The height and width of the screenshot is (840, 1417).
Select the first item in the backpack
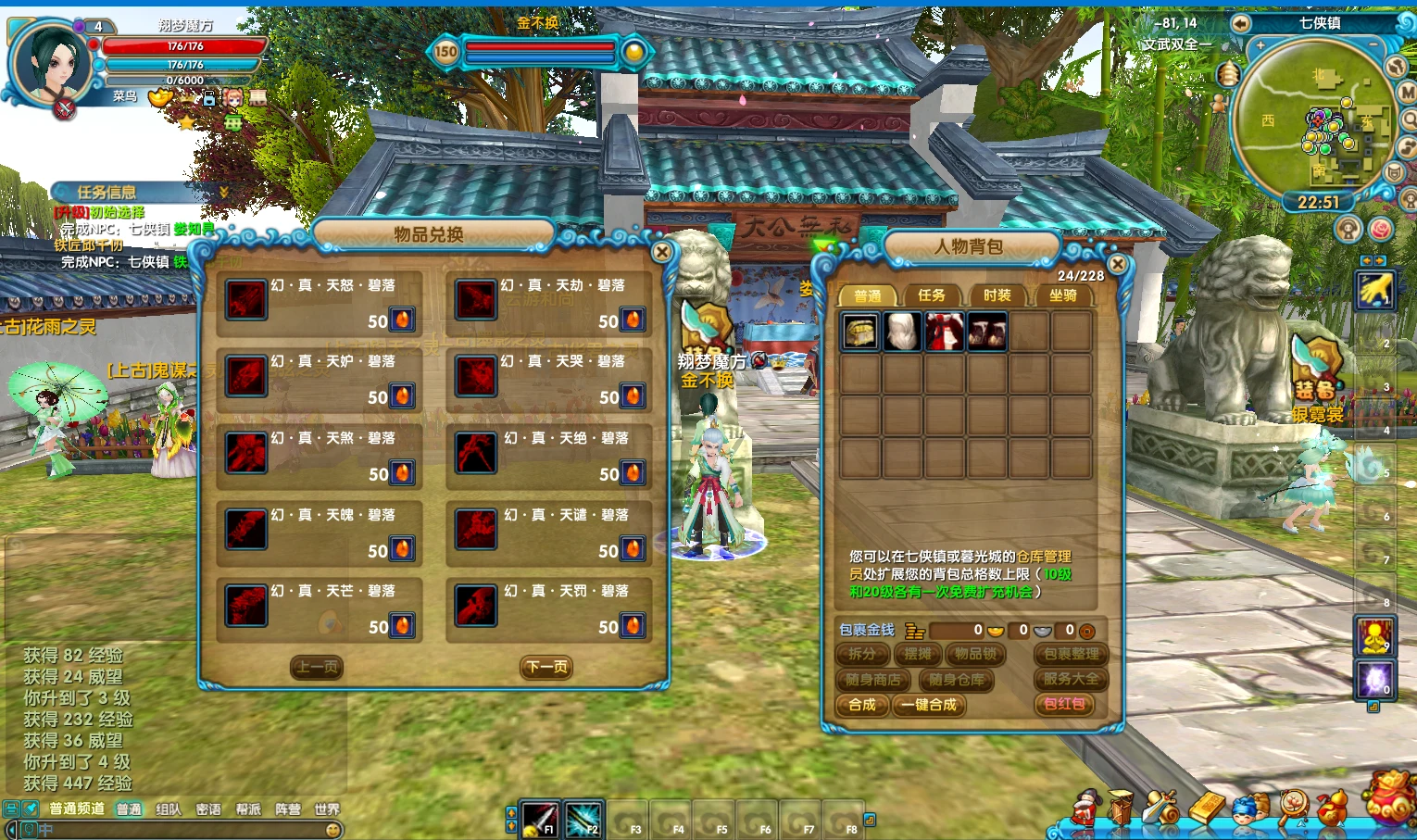[860, 332]
